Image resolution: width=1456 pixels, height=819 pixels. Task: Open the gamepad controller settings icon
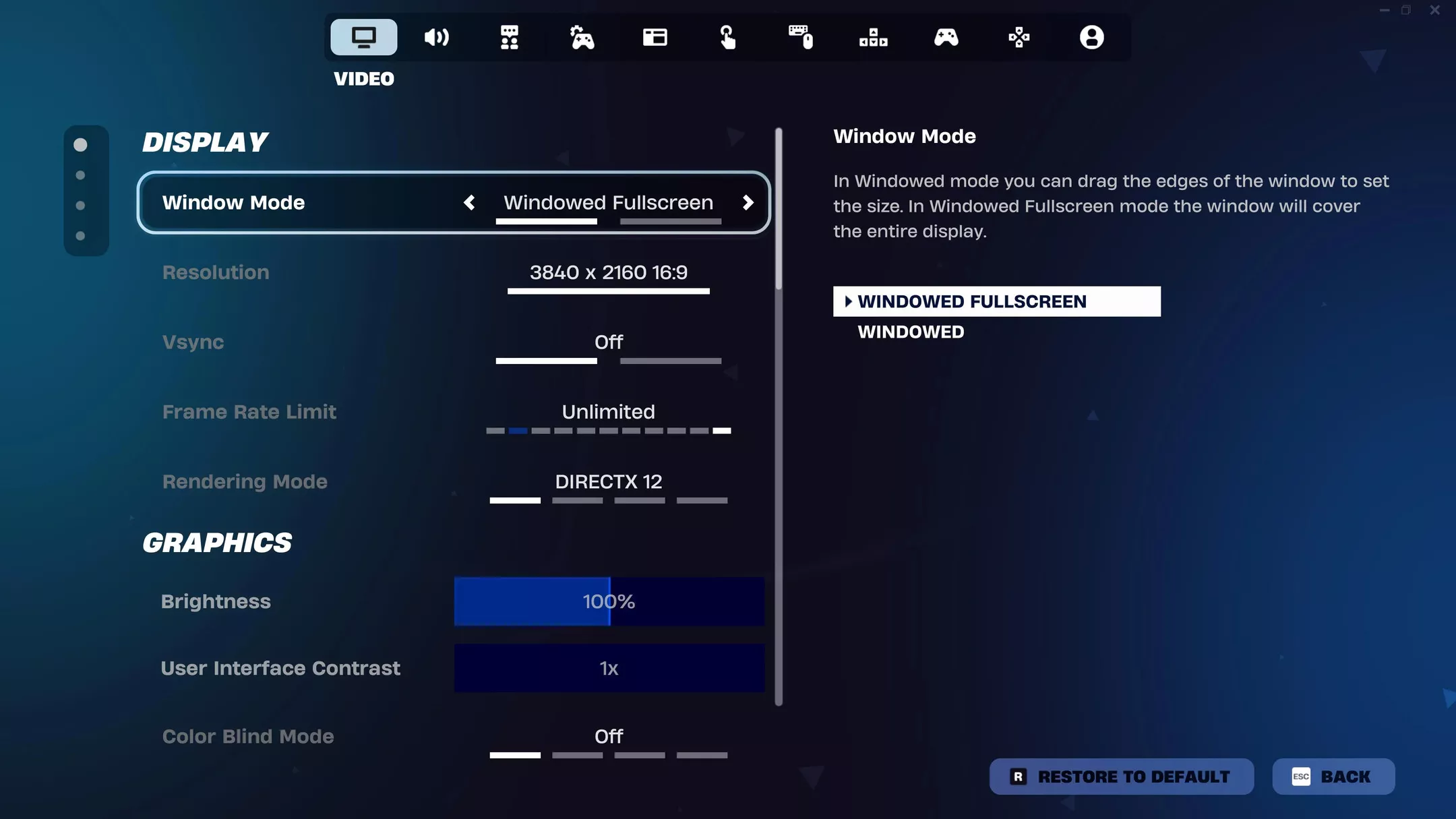click(946, 38)
